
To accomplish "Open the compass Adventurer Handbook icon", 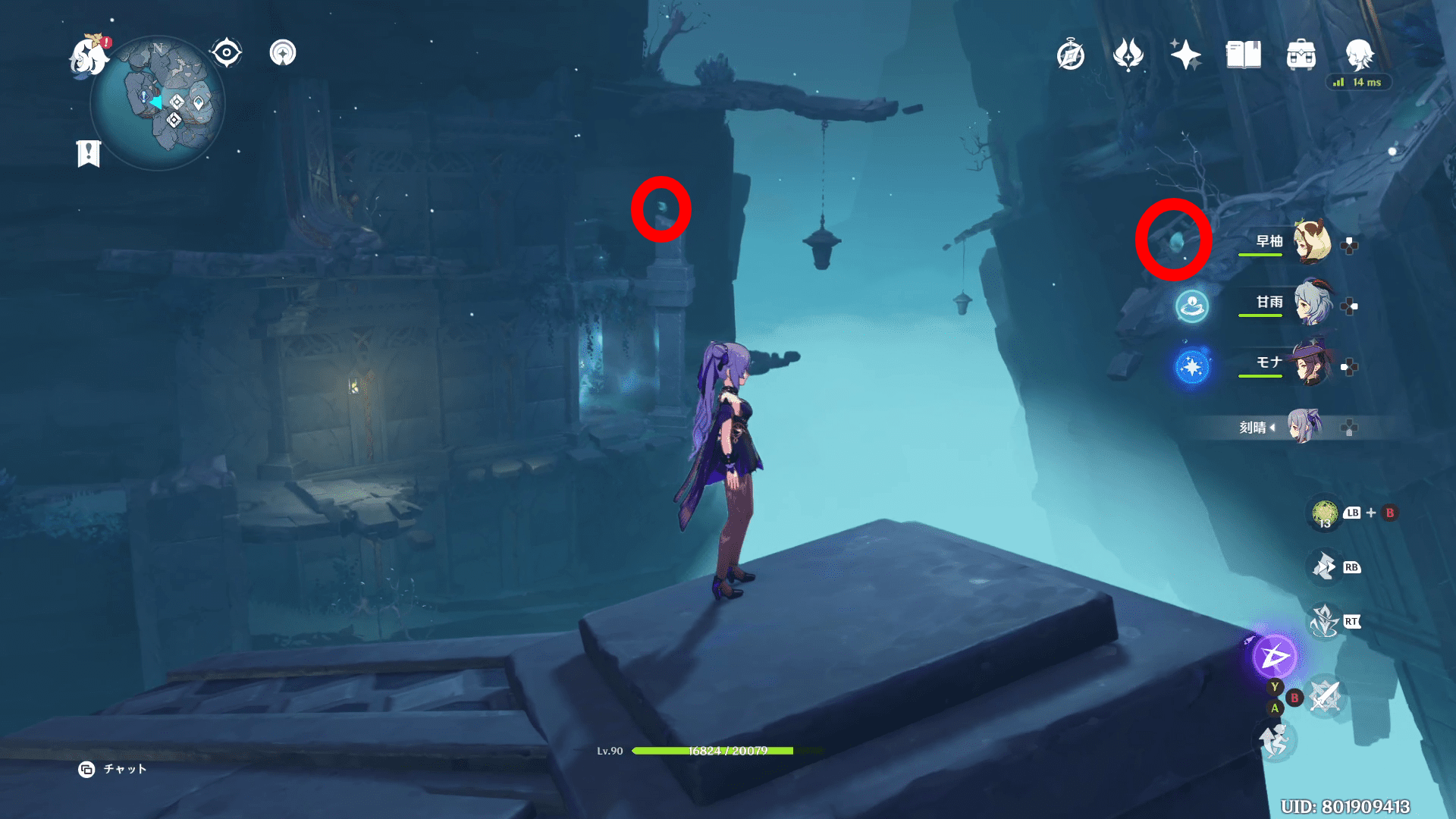I will tap(1070, 55).
